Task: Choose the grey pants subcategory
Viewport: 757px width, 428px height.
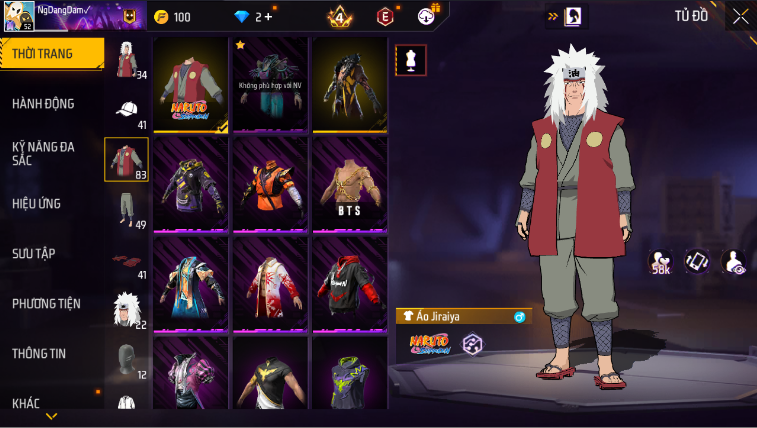Action: click(127, 210)
